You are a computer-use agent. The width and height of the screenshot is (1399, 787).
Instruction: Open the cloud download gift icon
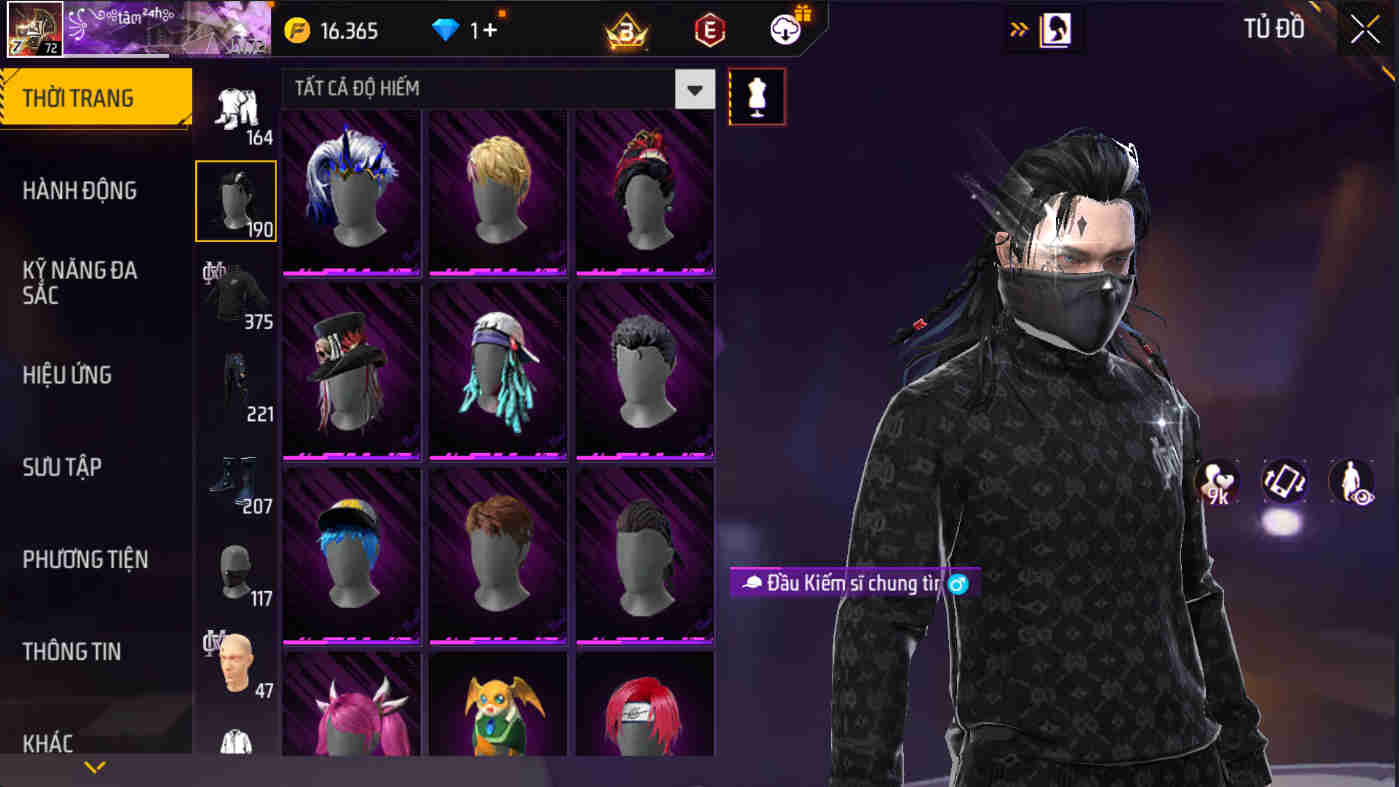click(x=786, y=30)
